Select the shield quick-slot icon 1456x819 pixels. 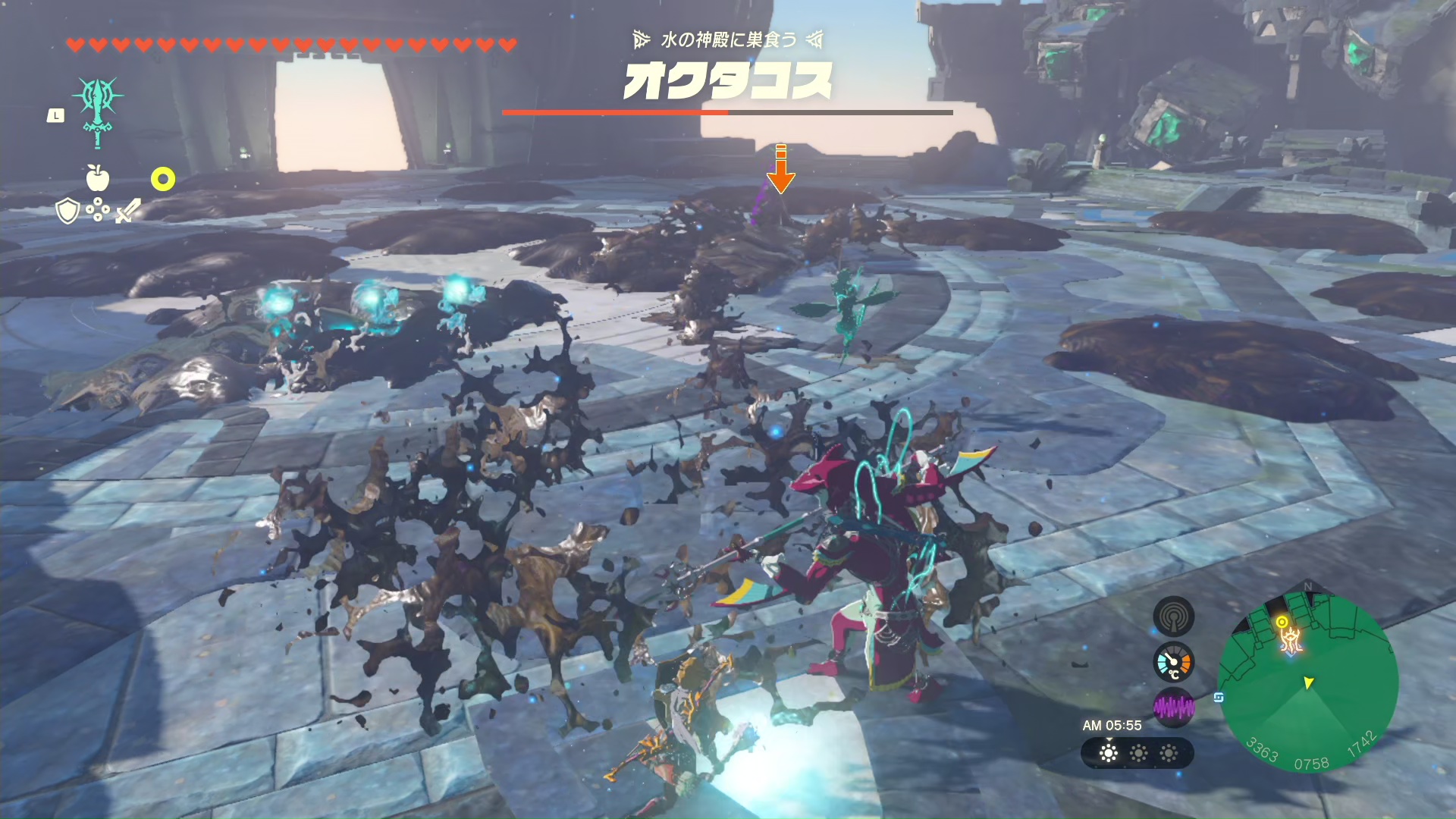click(x=67, y=211)
